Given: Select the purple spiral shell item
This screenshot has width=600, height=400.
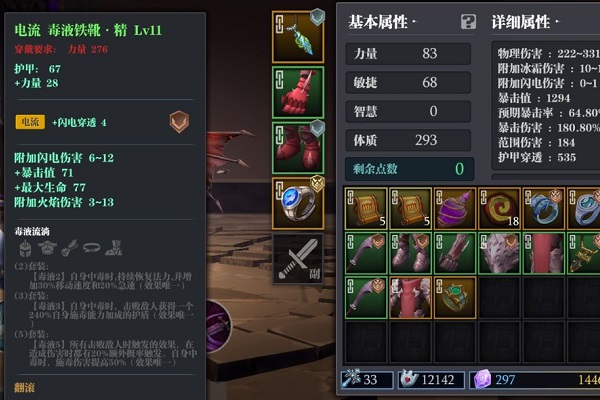Looking at the screenshot, I should tap(455, 209).
